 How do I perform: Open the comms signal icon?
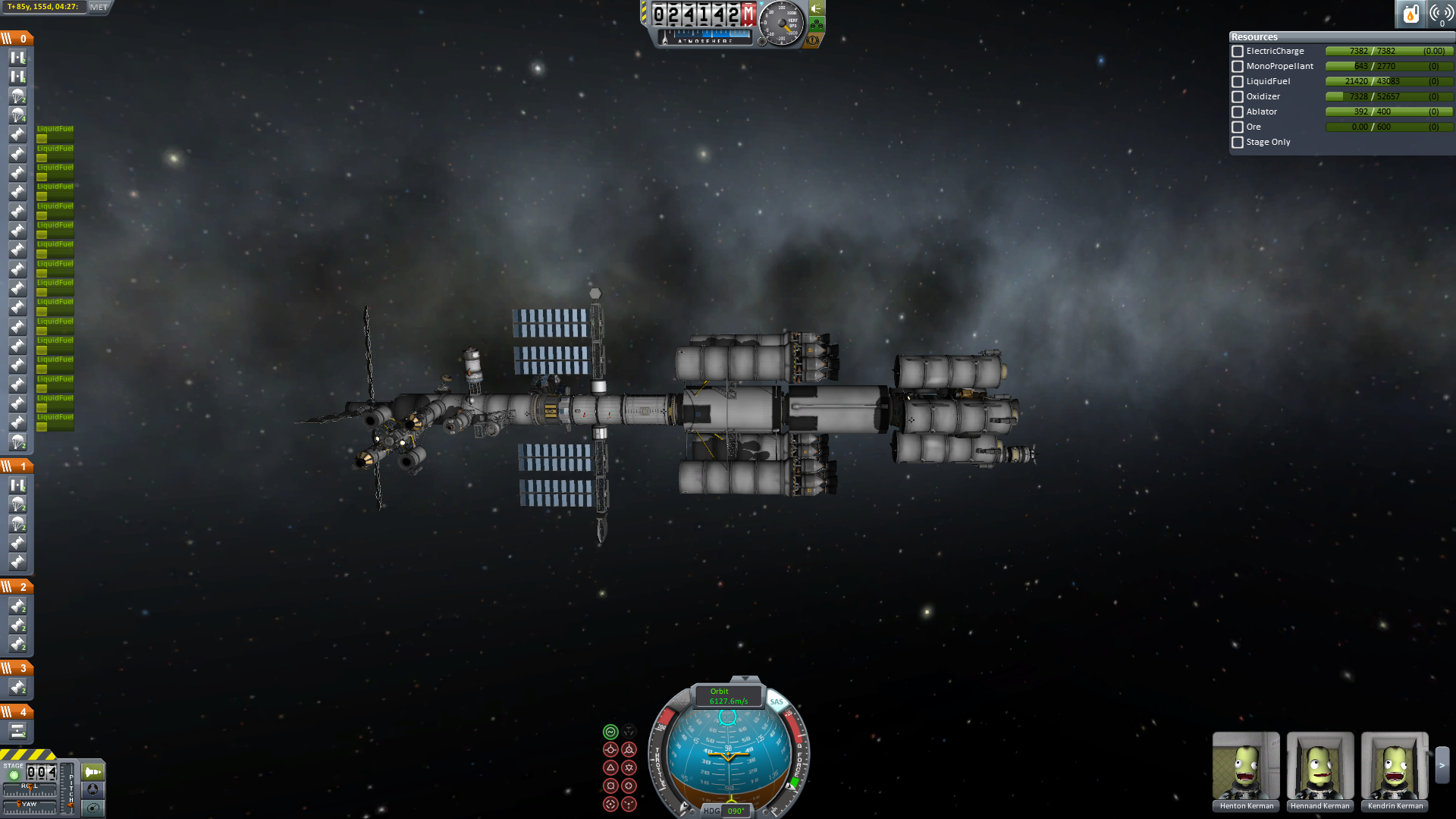tap(1441, 14)
